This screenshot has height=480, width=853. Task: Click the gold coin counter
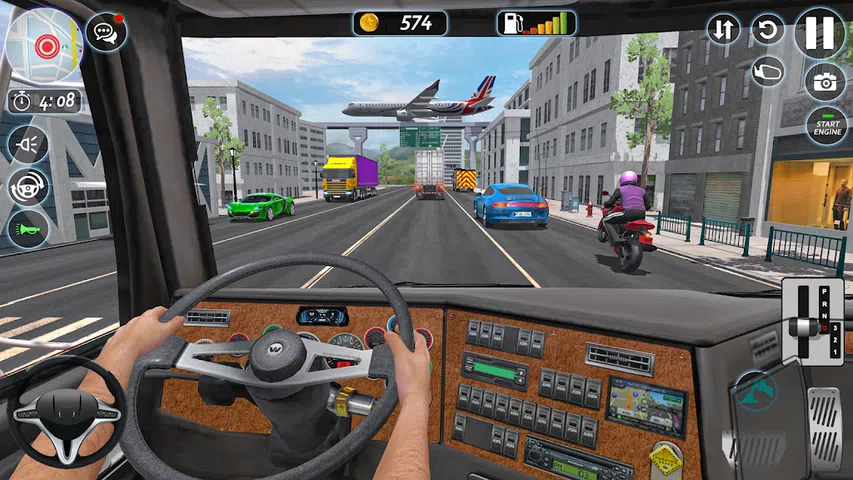[x=400, y=23]
